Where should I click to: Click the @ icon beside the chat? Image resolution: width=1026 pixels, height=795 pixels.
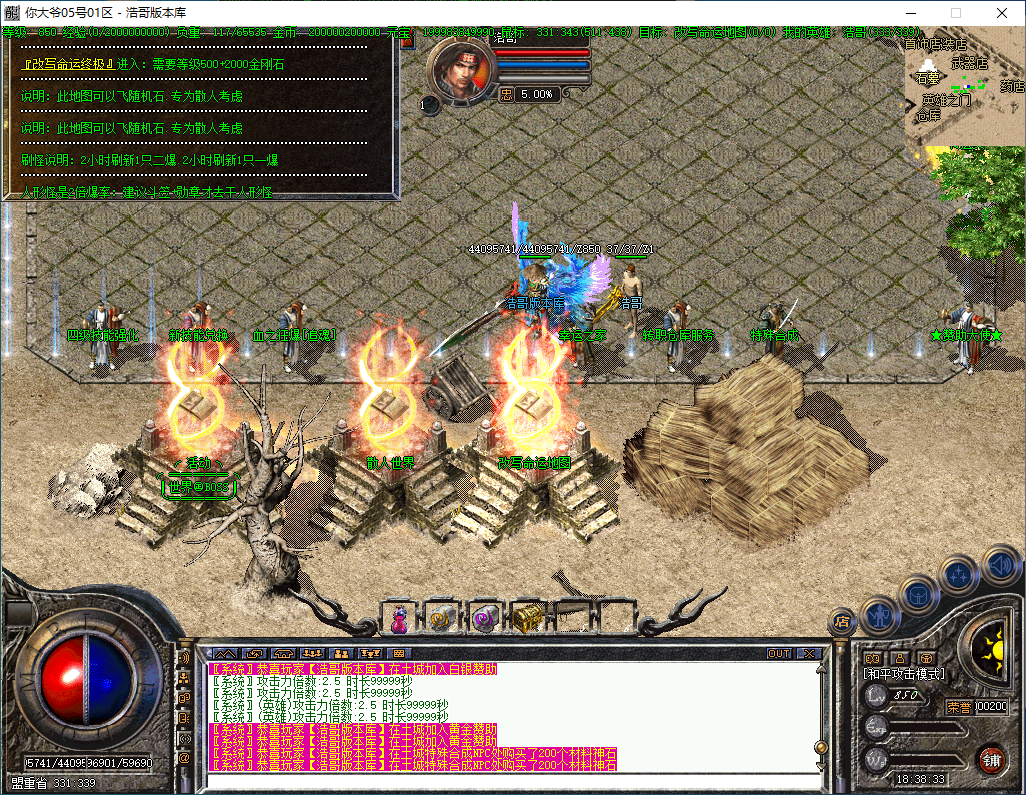coord(184,758)
